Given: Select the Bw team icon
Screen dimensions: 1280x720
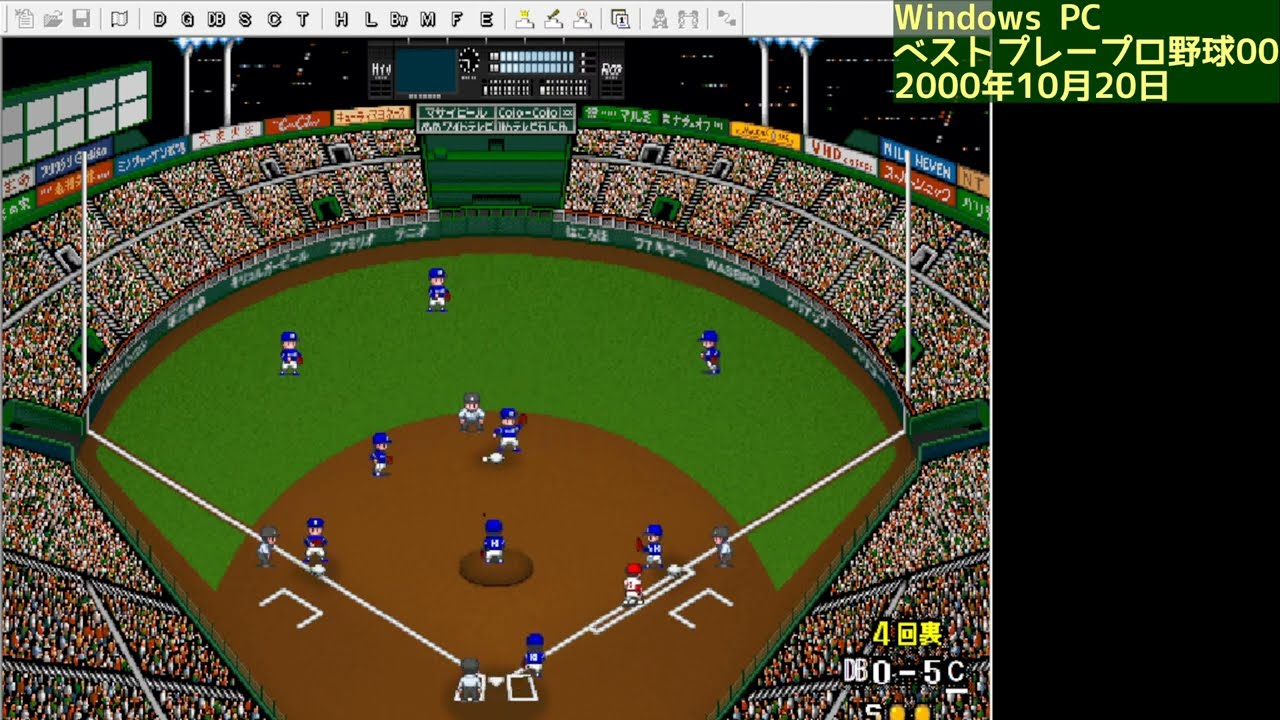Looking at the screenshot, I should 399,16.
